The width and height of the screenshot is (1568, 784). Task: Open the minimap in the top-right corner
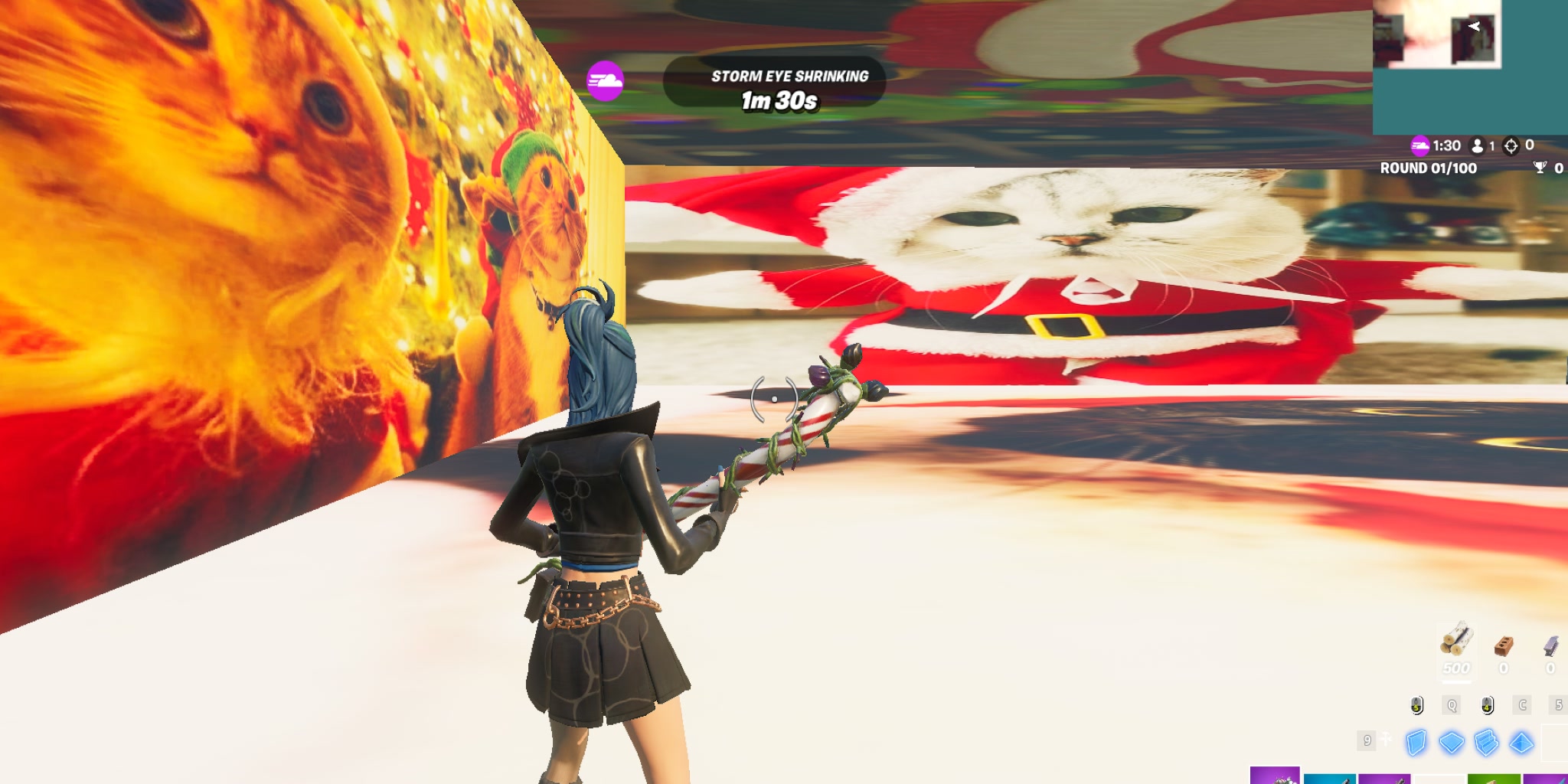(1470, 65)
